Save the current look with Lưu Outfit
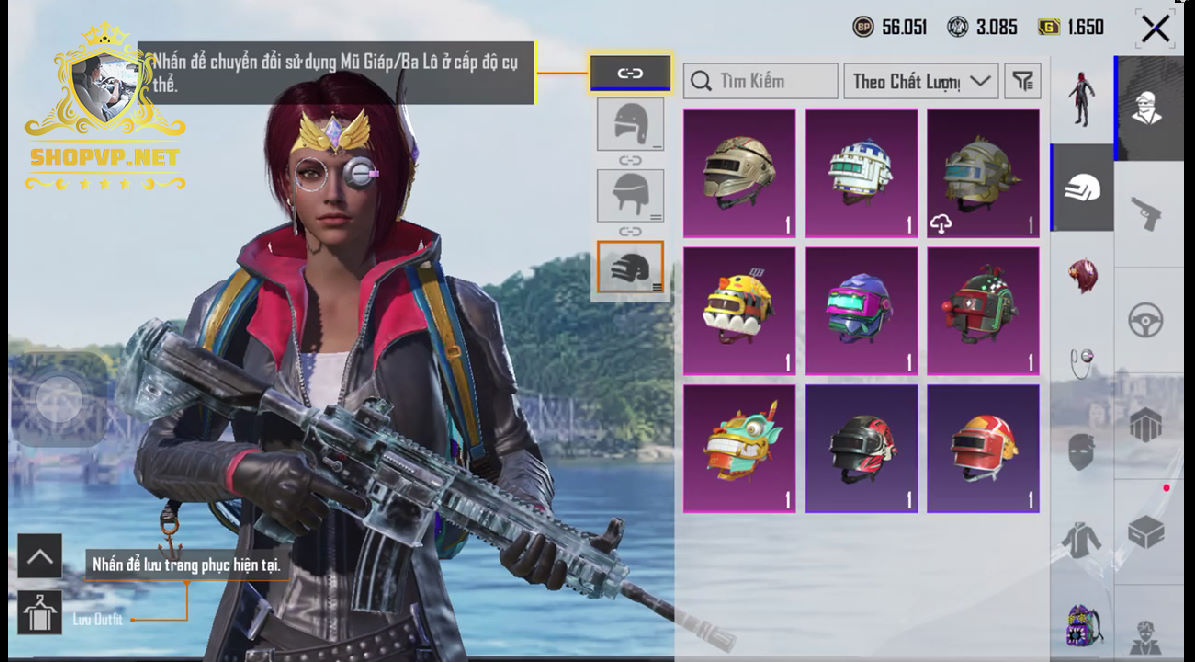The height and width of the screenshot is (662, 1195). click(x=40, y=613)
